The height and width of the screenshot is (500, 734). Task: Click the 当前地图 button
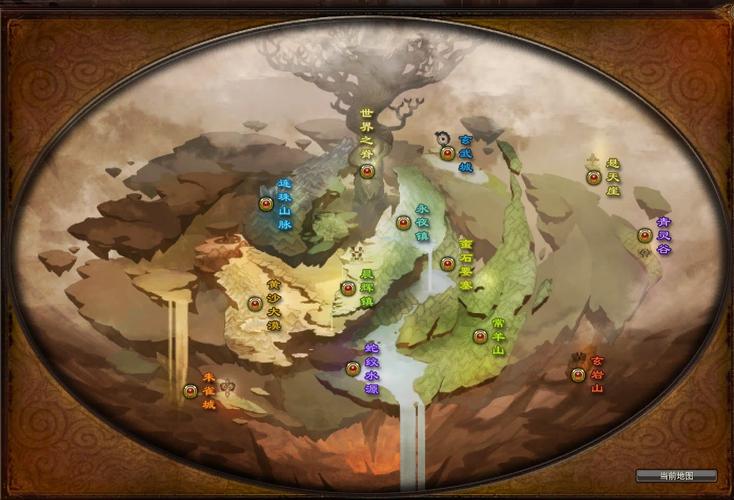click(x=676, y=475)
